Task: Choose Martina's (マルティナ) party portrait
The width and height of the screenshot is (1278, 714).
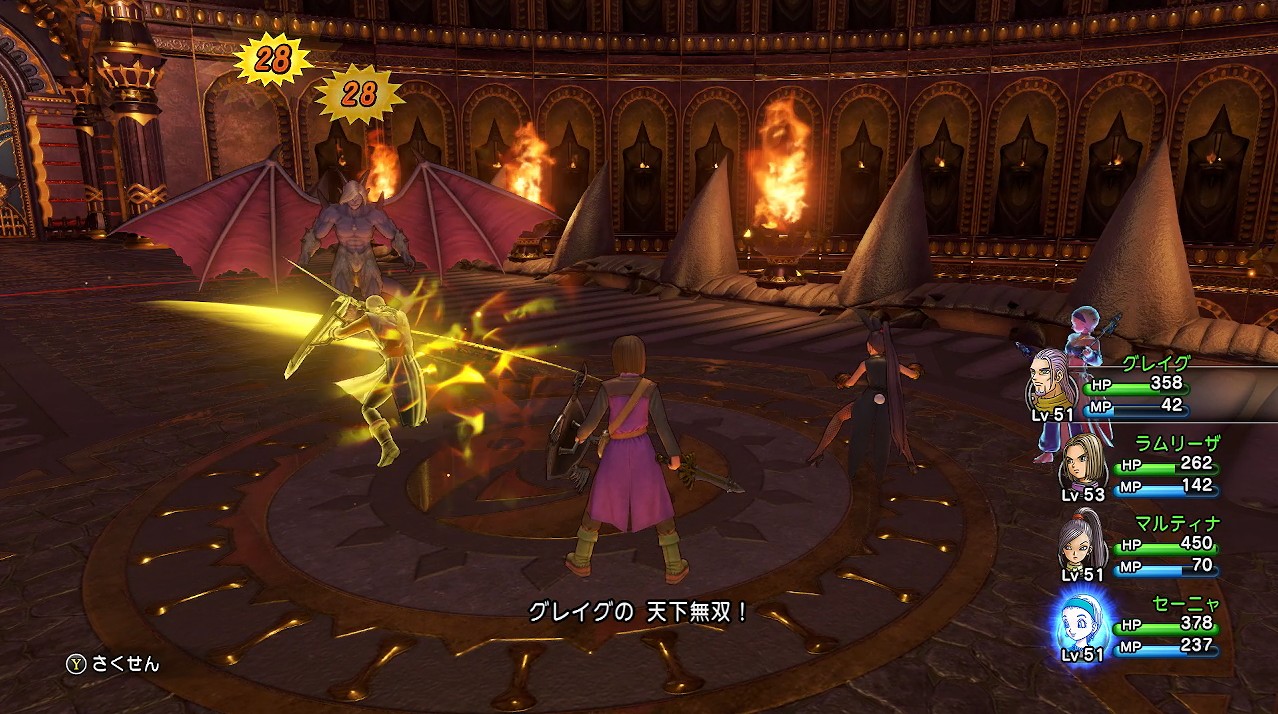Action: pyautogui.click(x=1080, y=541)
